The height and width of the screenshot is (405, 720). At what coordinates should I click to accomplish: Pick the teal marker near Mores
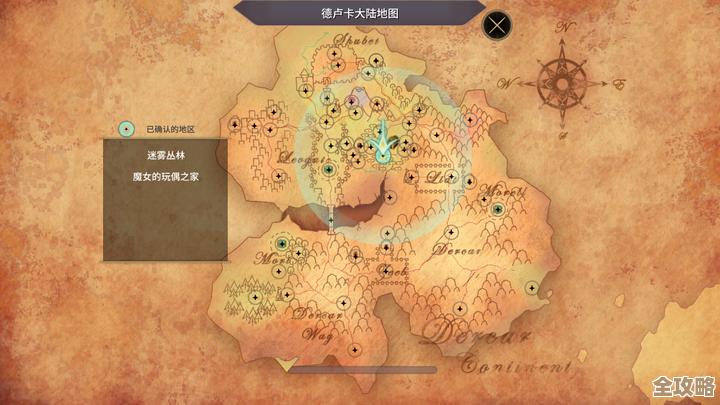282,243
